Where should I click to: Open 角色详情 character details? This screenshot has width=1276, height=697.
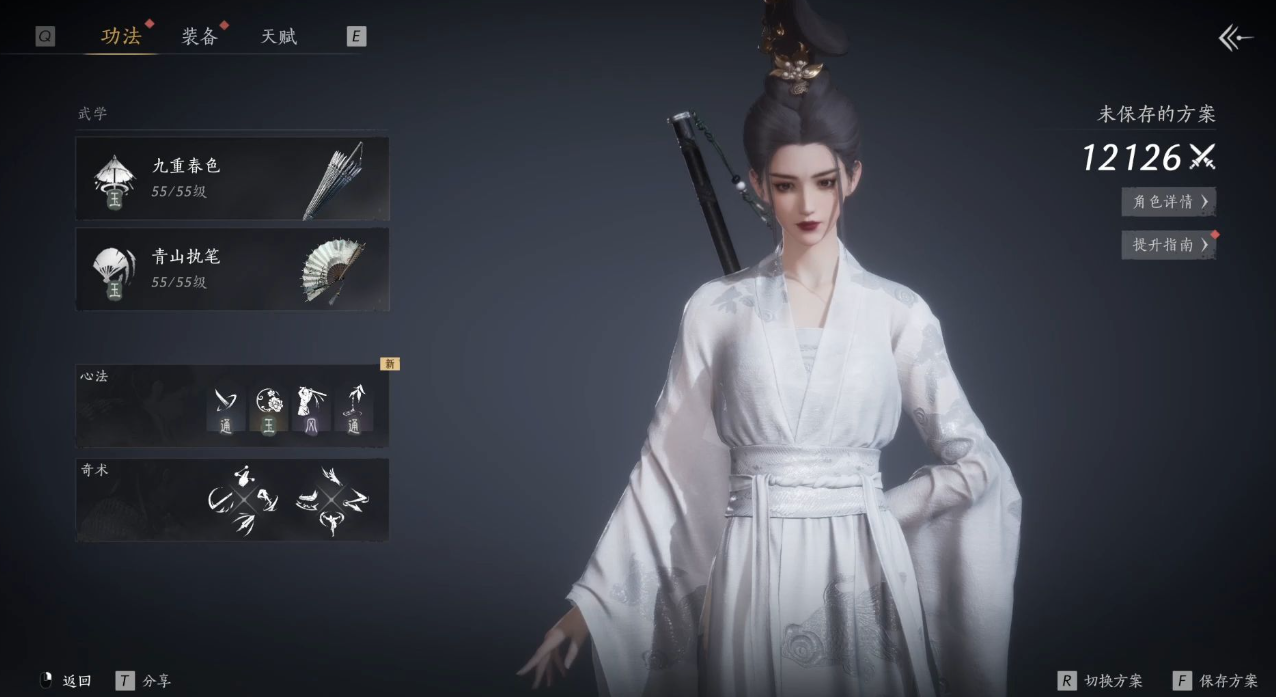(1168, 202)
